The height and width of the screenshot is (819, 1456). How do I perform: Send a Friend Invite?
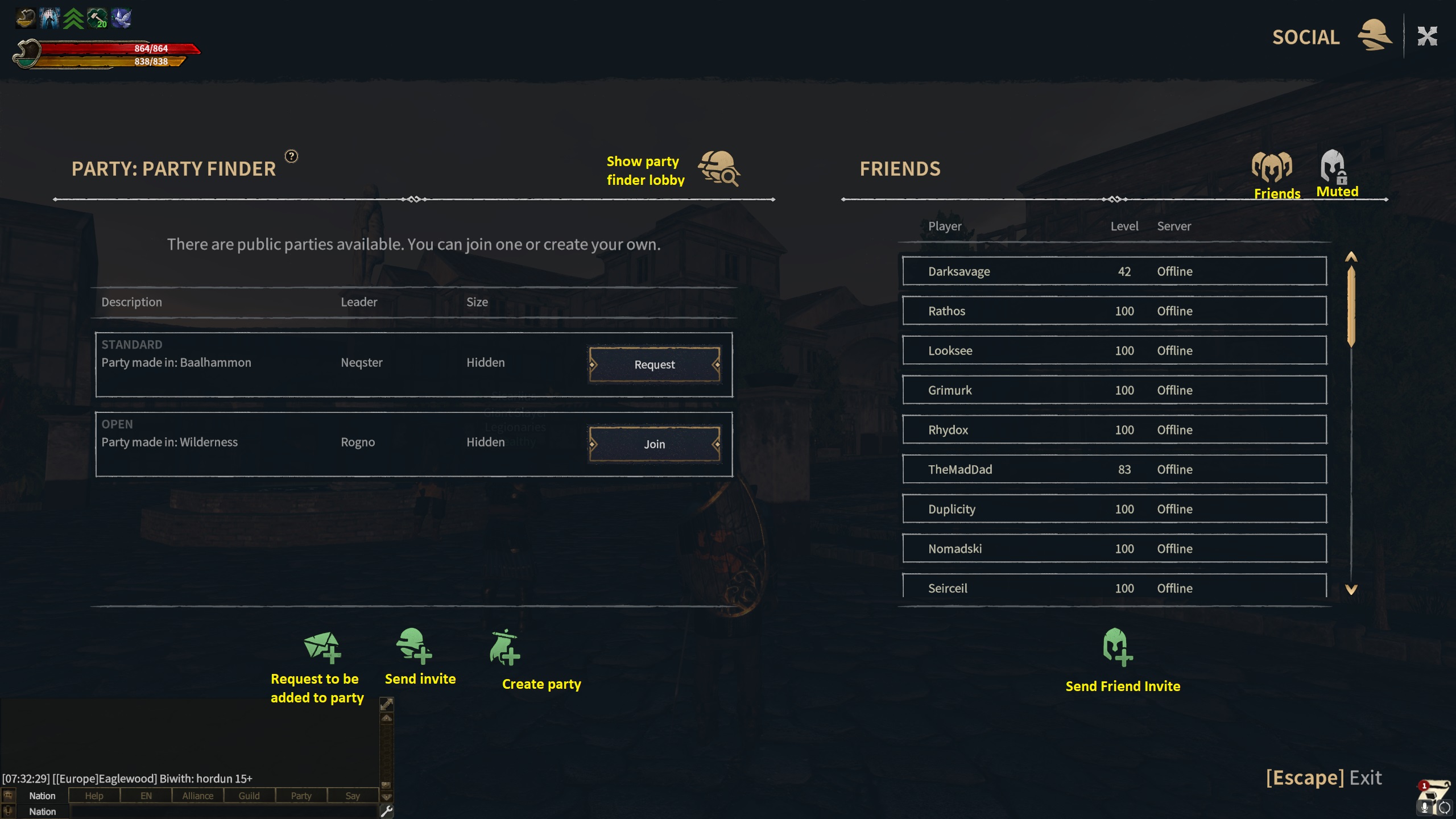click(1117, 648)
